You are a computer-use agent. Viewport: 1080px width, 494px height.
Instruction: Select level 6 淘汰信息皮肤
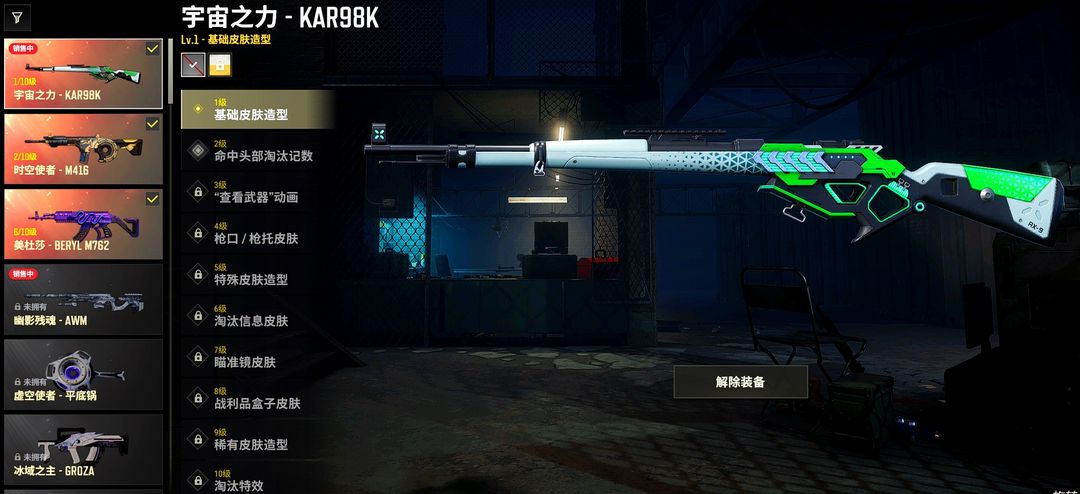coord(257,316)
